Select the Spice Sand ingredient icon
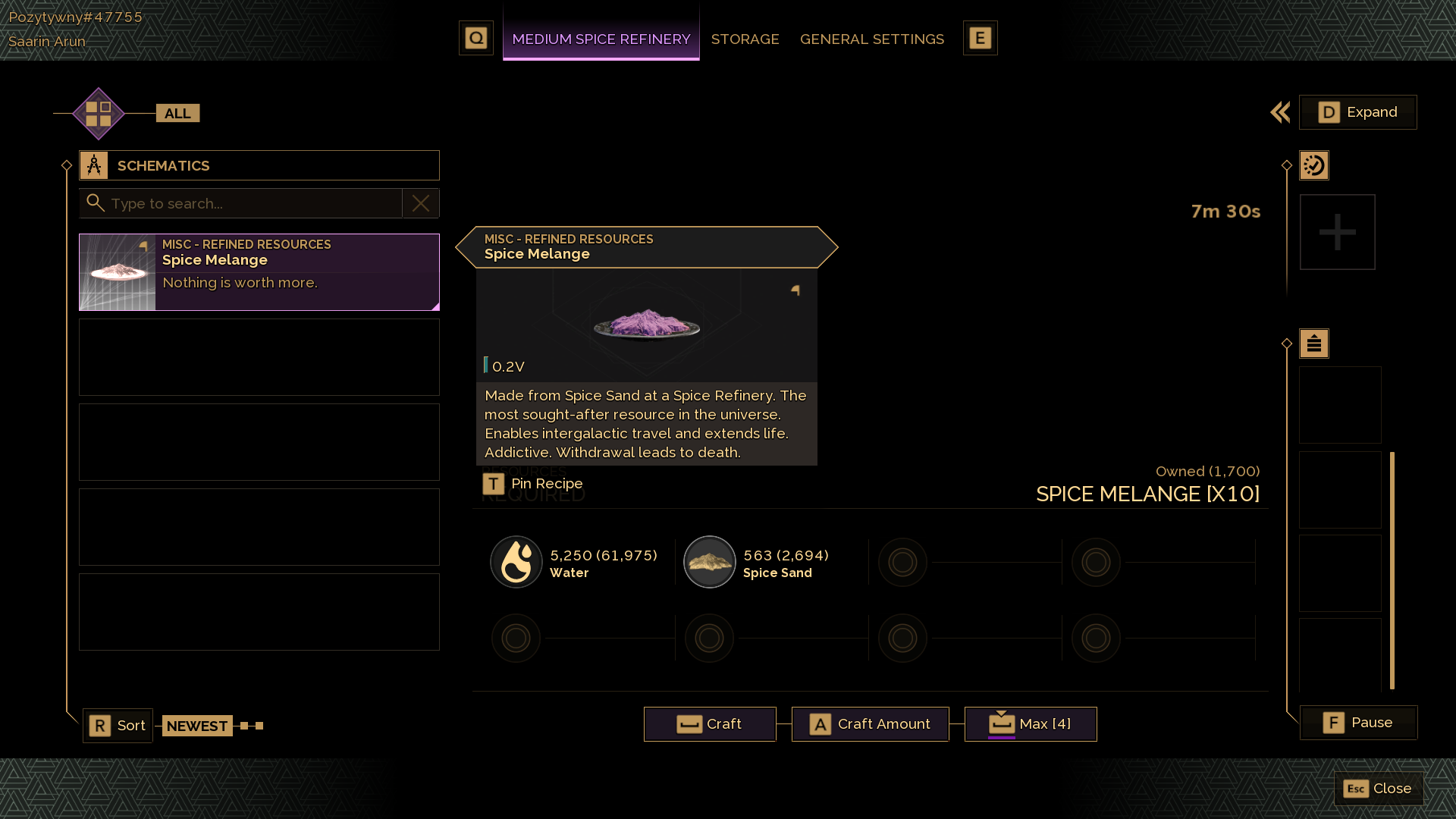This screenshot has width=1456, height=819. (x=710, y=562)
